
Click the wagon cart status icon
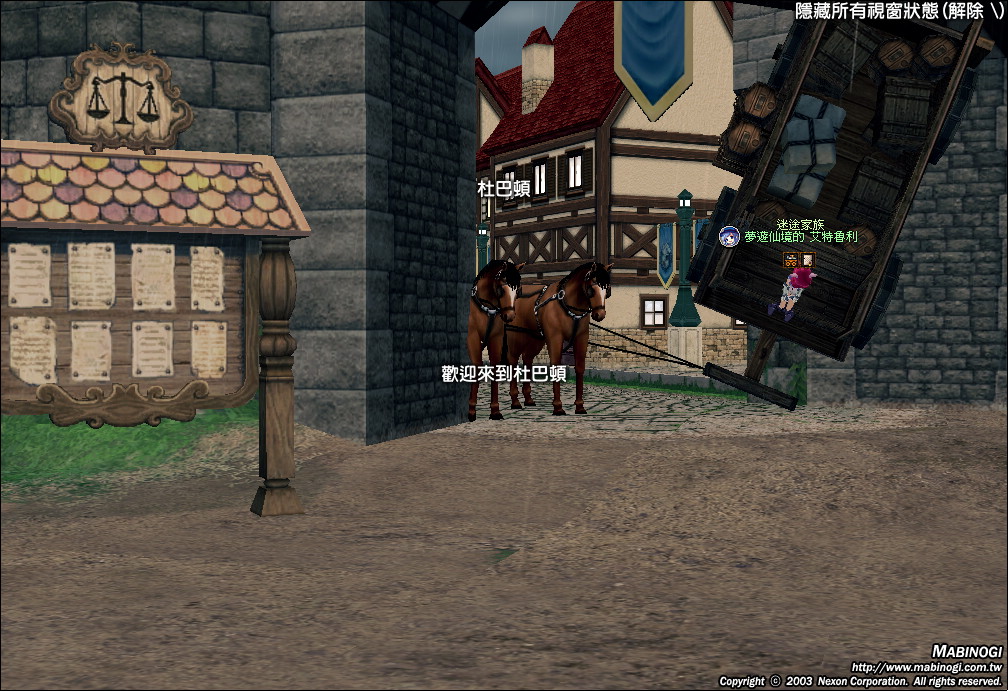point(791,260)
